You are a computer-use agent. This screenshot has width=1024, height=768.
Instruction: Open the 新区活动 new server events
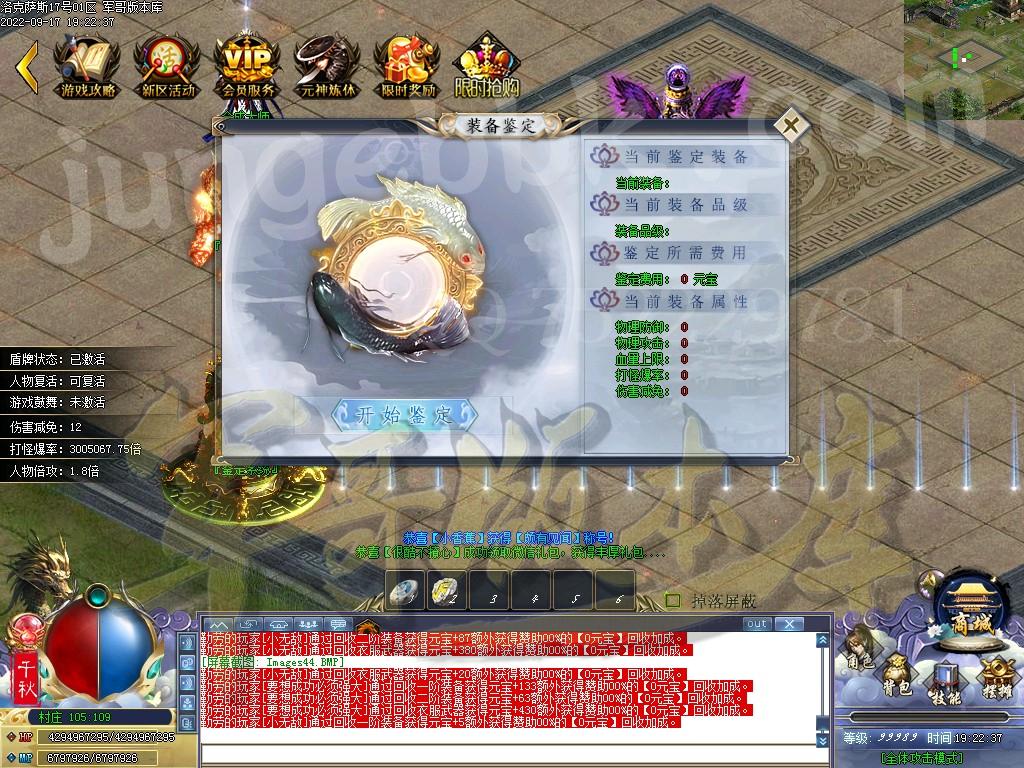click(167, 66)
